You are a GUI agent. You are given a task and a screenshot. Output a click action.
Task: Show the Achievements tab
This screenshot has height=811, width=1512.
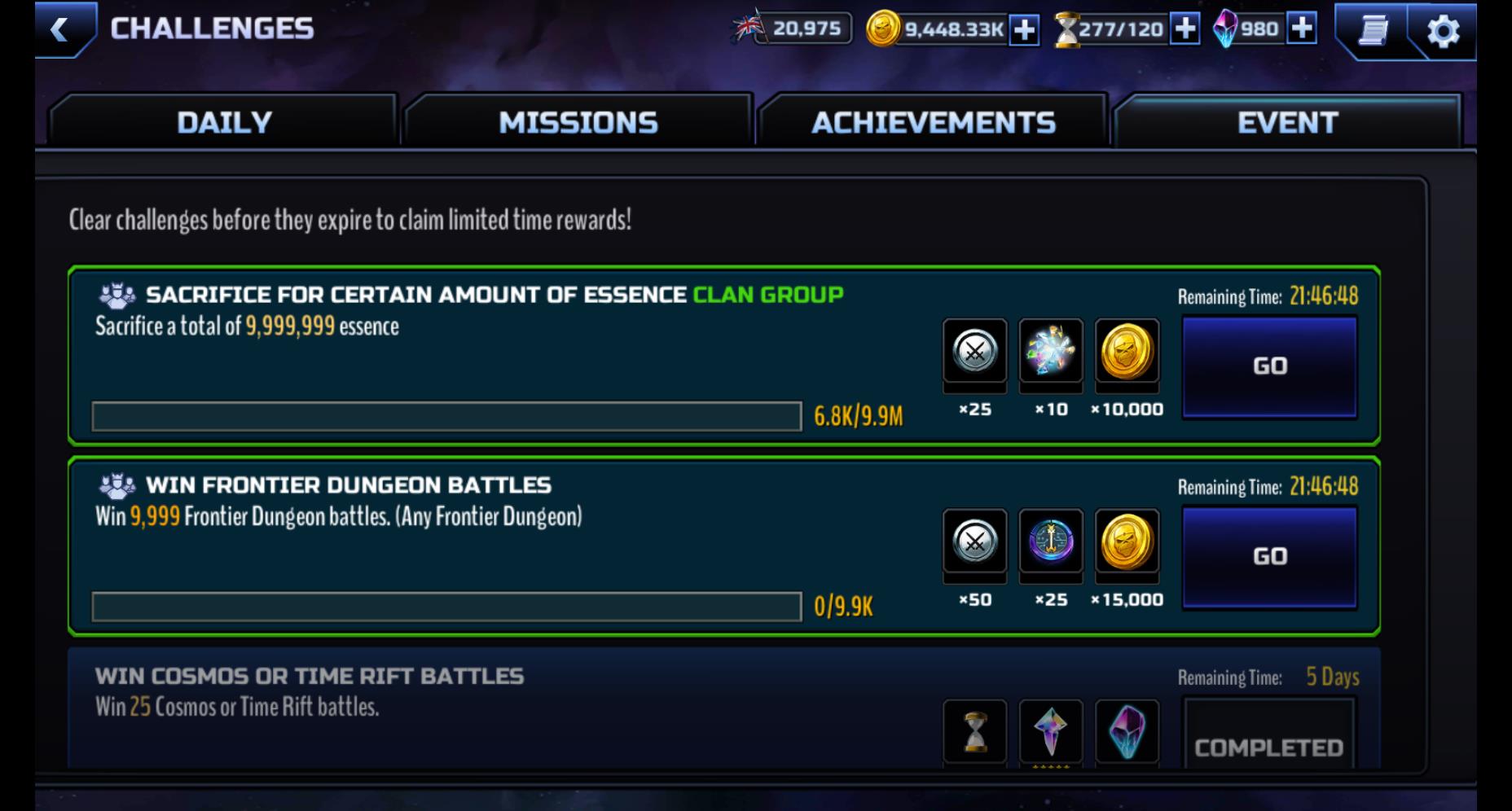pos(933,122)
